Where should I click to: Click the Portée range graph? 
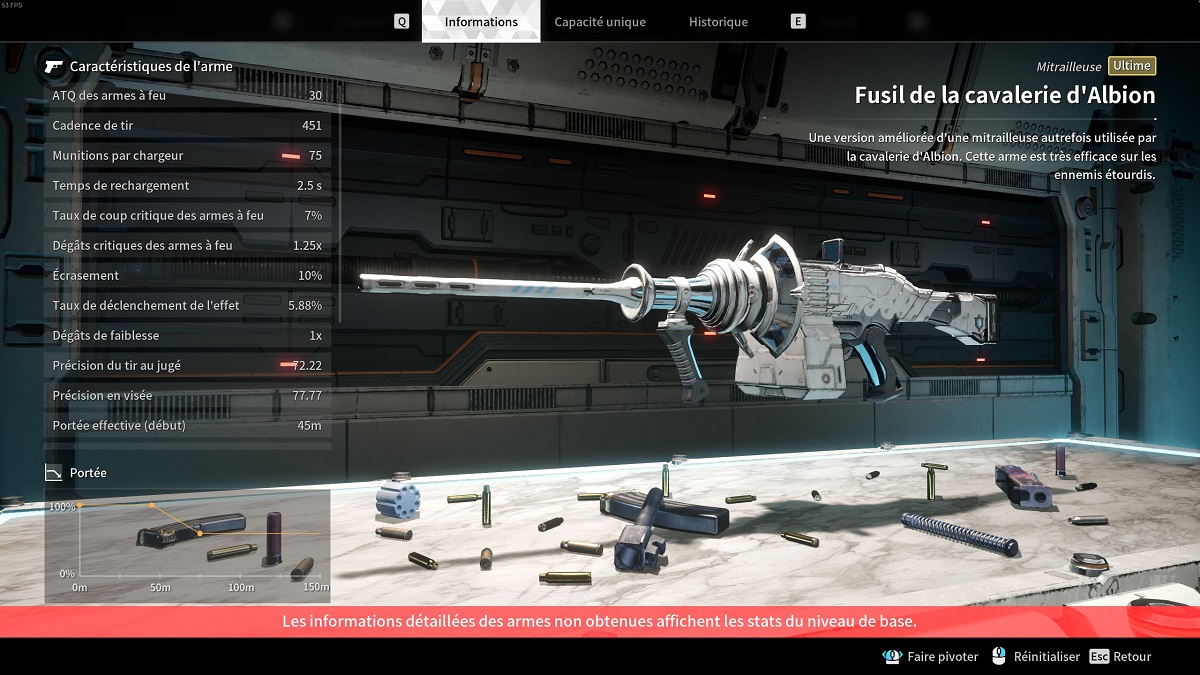point(188,545)
